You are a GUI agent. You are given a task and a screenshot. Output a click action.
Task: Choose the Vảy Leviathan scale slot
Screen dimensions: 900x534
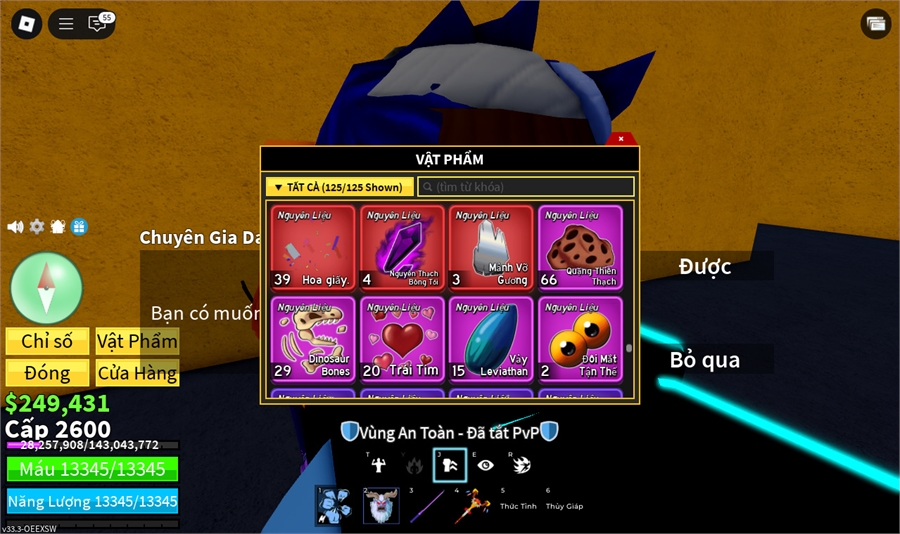tap(492, 338)
